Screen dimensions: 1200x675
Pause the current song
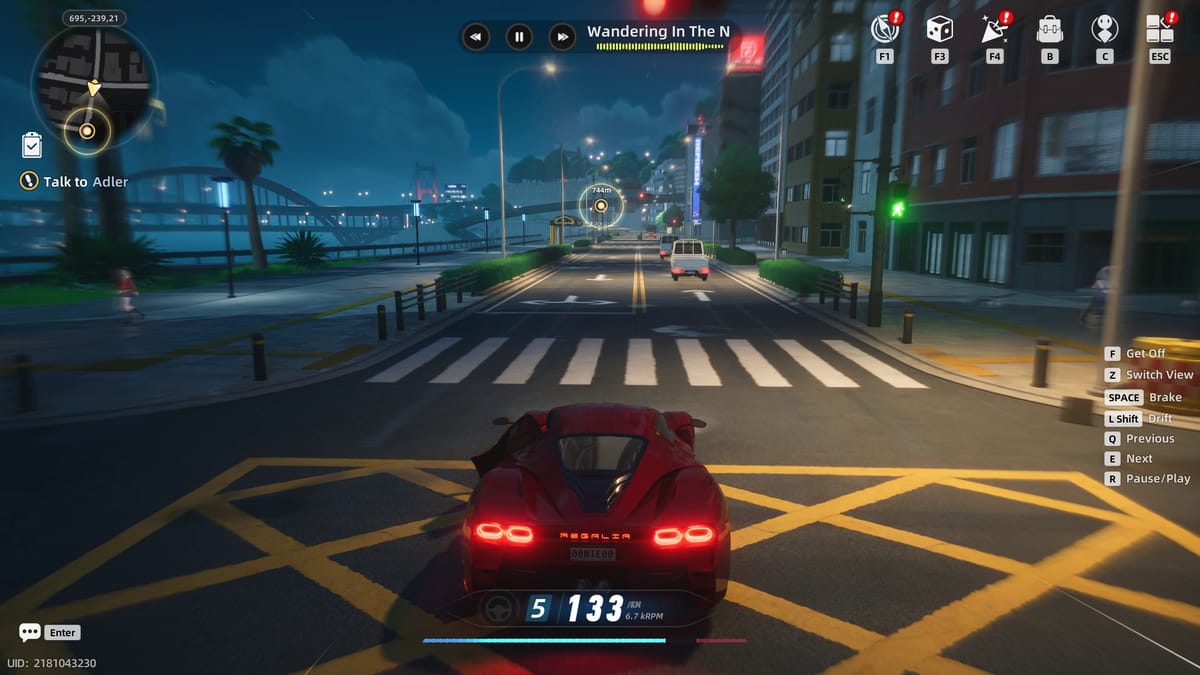(x=519, y=37)
